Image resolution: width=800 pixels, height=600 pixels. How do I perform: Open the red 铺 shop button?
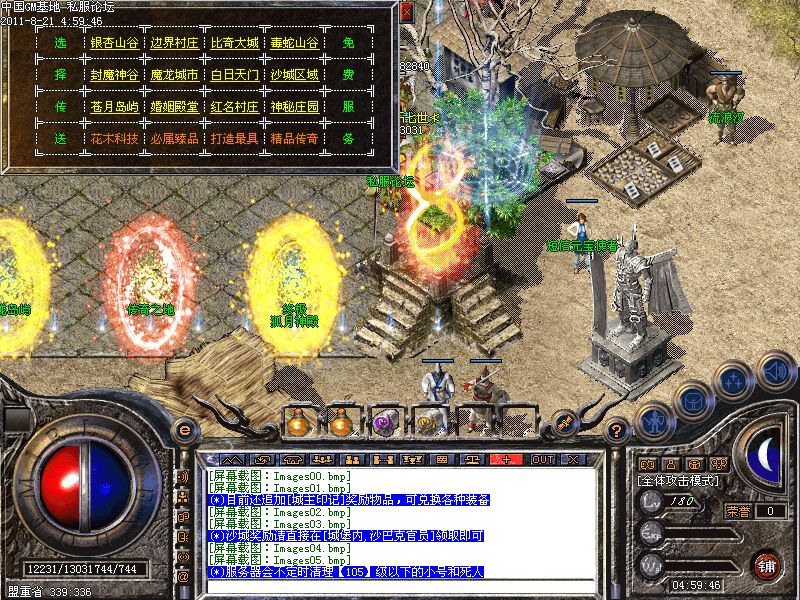(x=767, y=564)
